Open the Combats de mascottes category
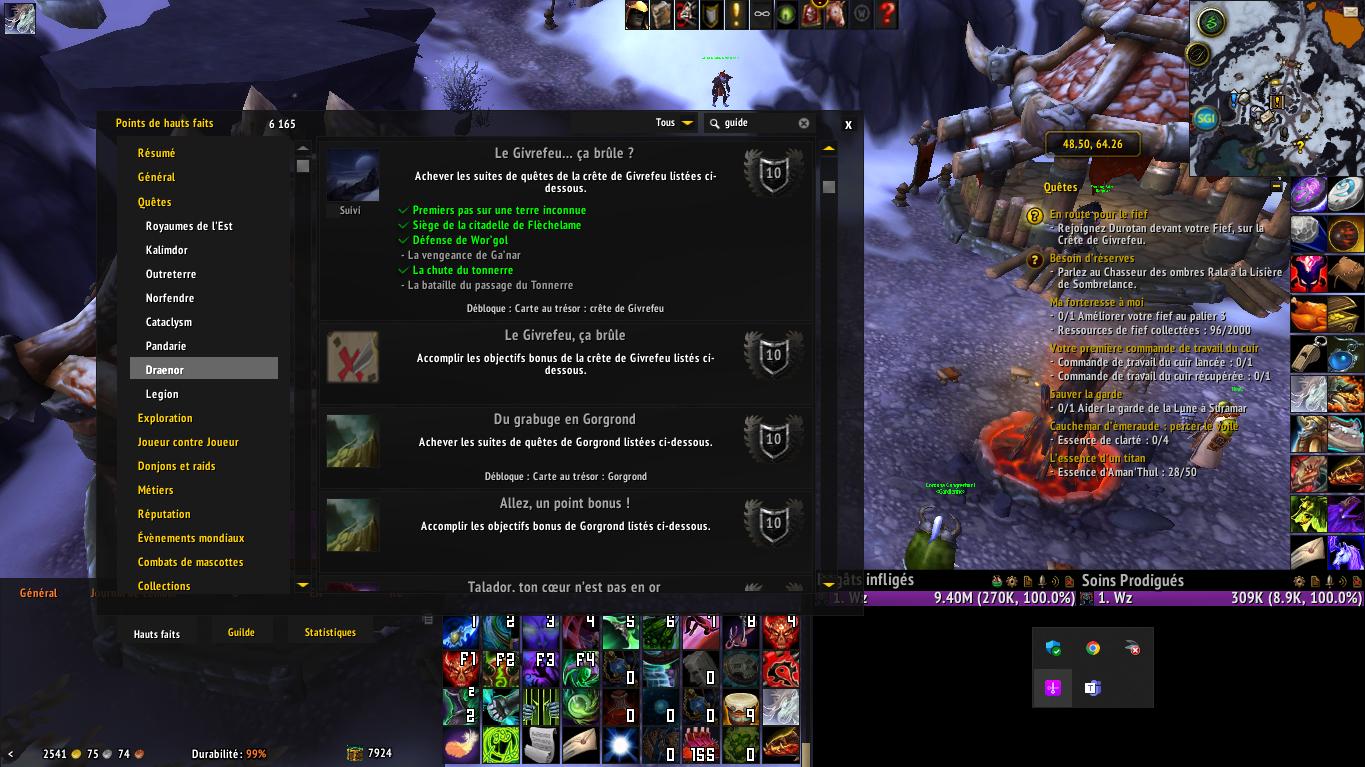The image size is (1365, 767). [191, 562]
